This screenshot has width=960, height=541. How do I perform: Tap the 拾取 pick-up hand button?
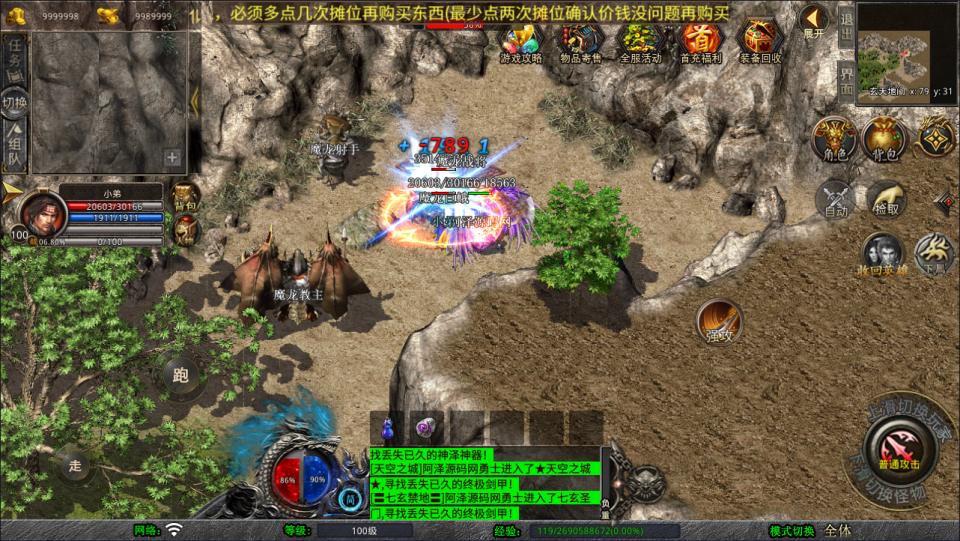coord(886,198)
